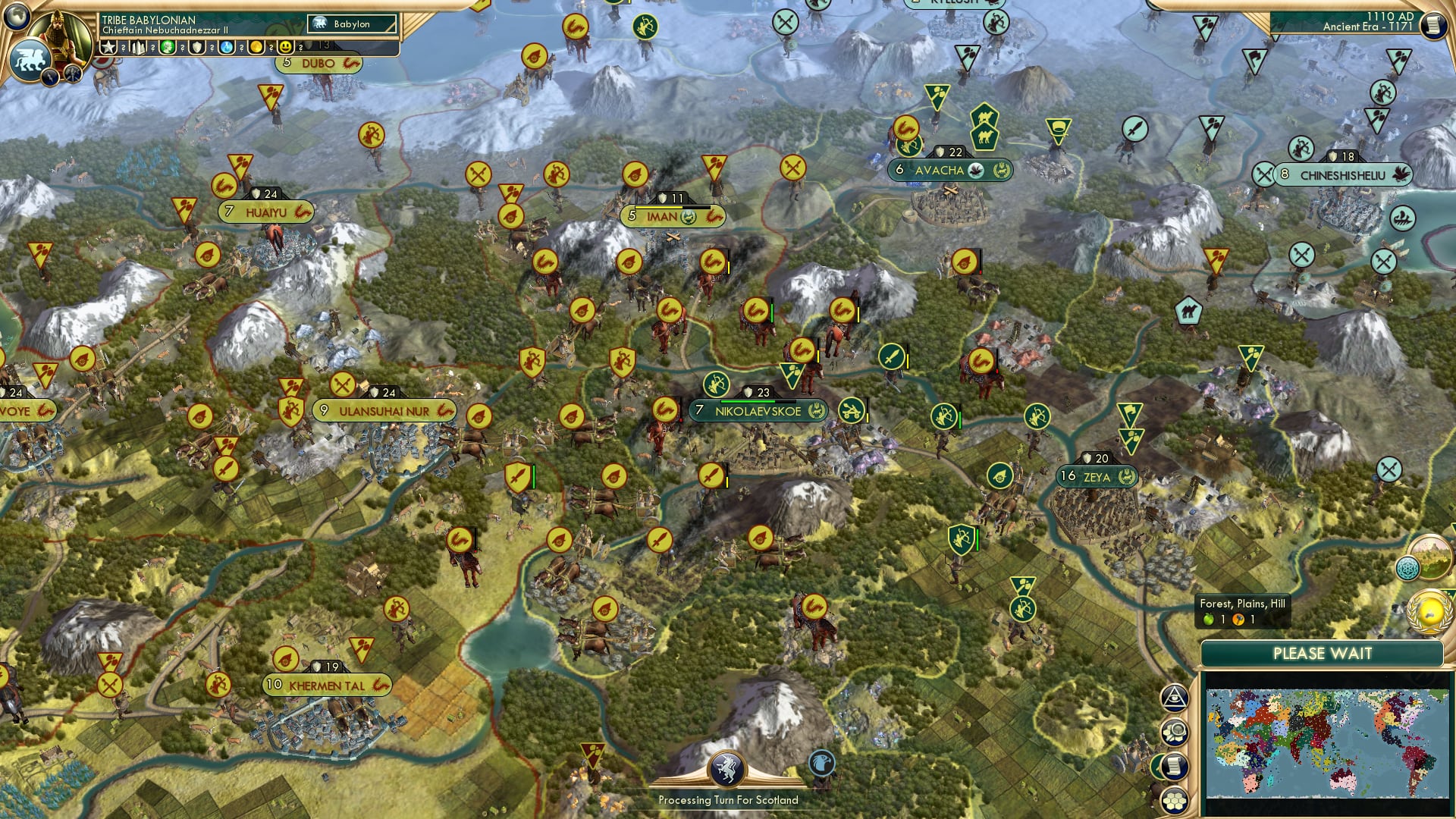Viewport: 1456px width, 819px height.
Task: Open map options with the magnifier icon
Action: pos(1174,732)
